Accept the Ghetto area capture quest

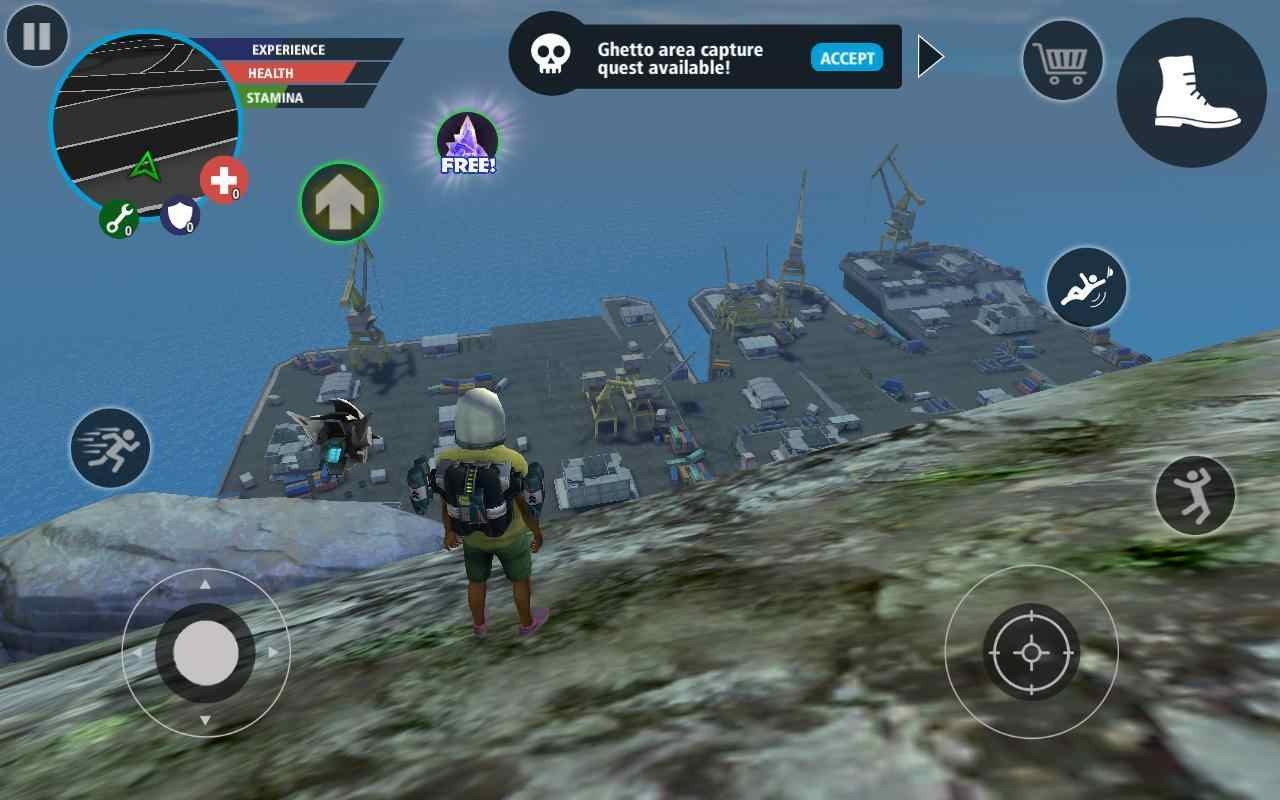pos(846,58)
